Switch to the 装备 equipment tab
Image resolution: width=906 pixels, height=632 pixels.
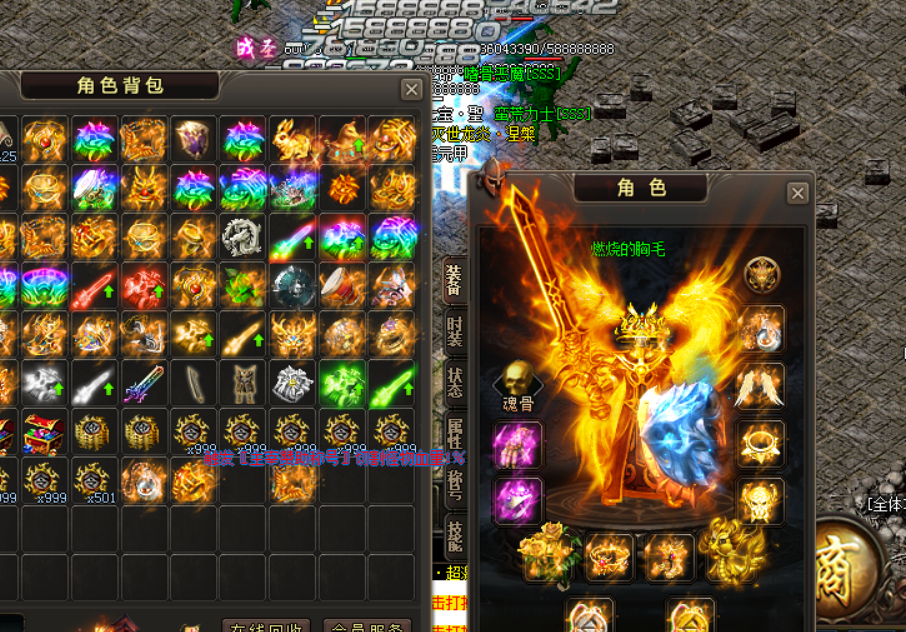(x=453, y=280)
